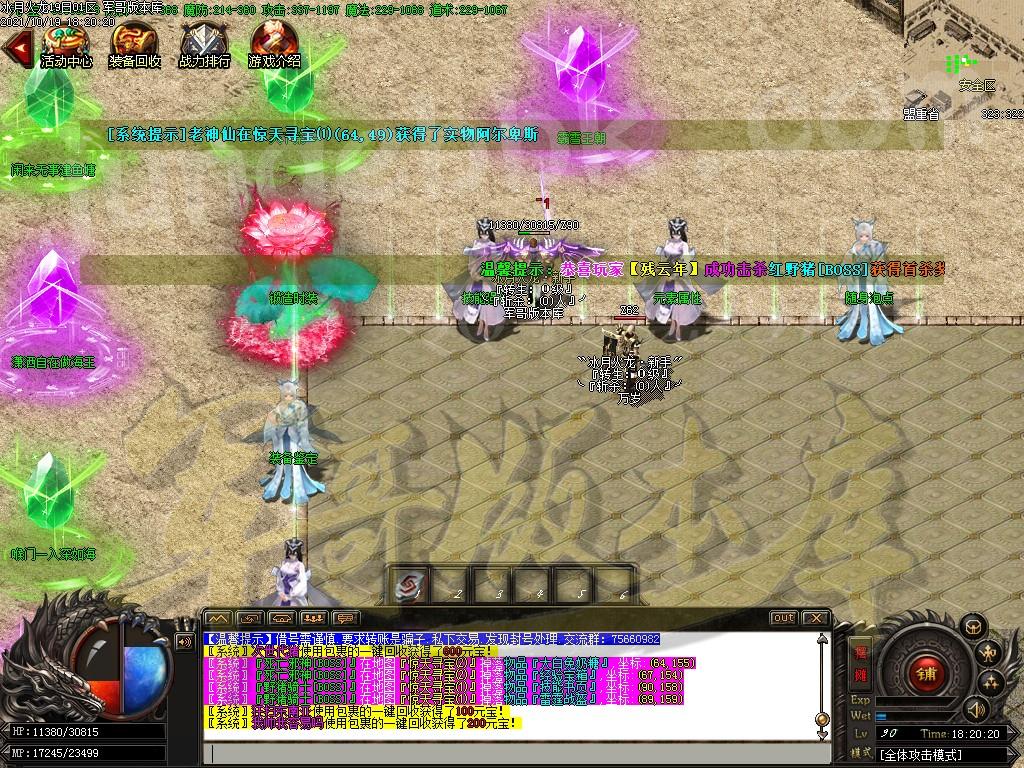Toggle the small speaker beside the chat
1024x768 pixels.
tap(184, 642)
